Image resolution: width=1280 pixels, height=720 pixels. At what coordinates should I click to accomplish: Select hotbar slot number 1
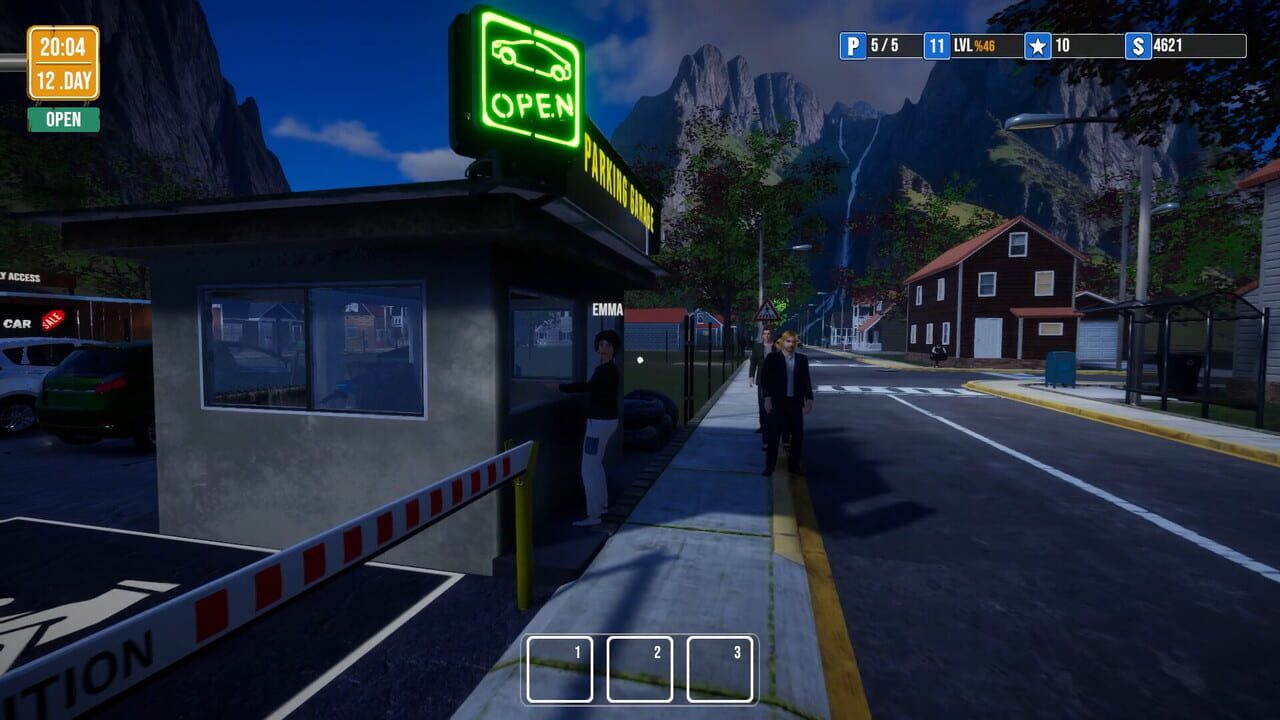(560, 669)
